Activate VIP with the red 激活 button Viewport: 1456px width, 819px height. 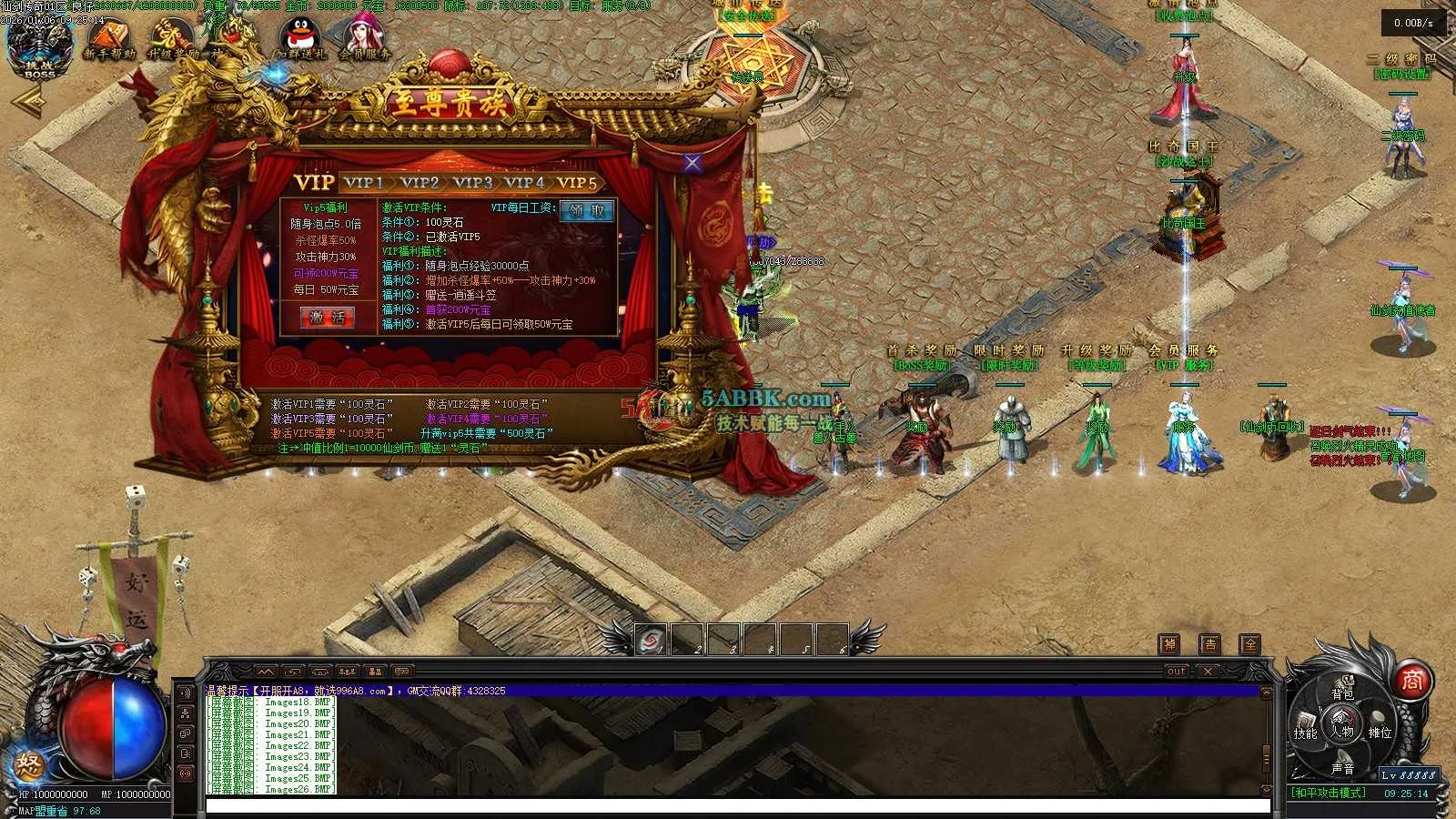(328, 317)
